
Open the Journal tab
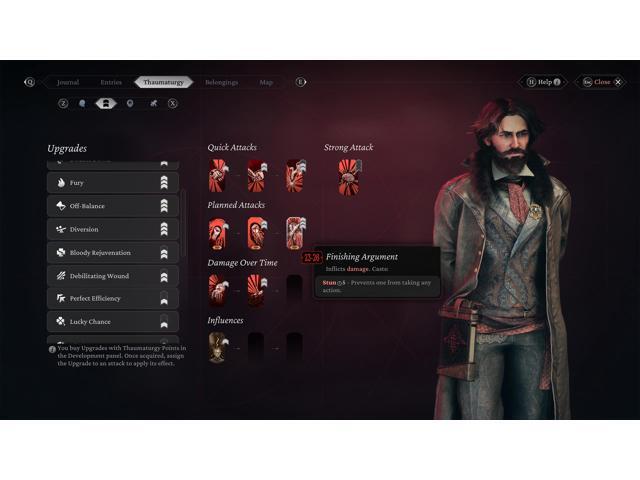(x=68, y=82)
